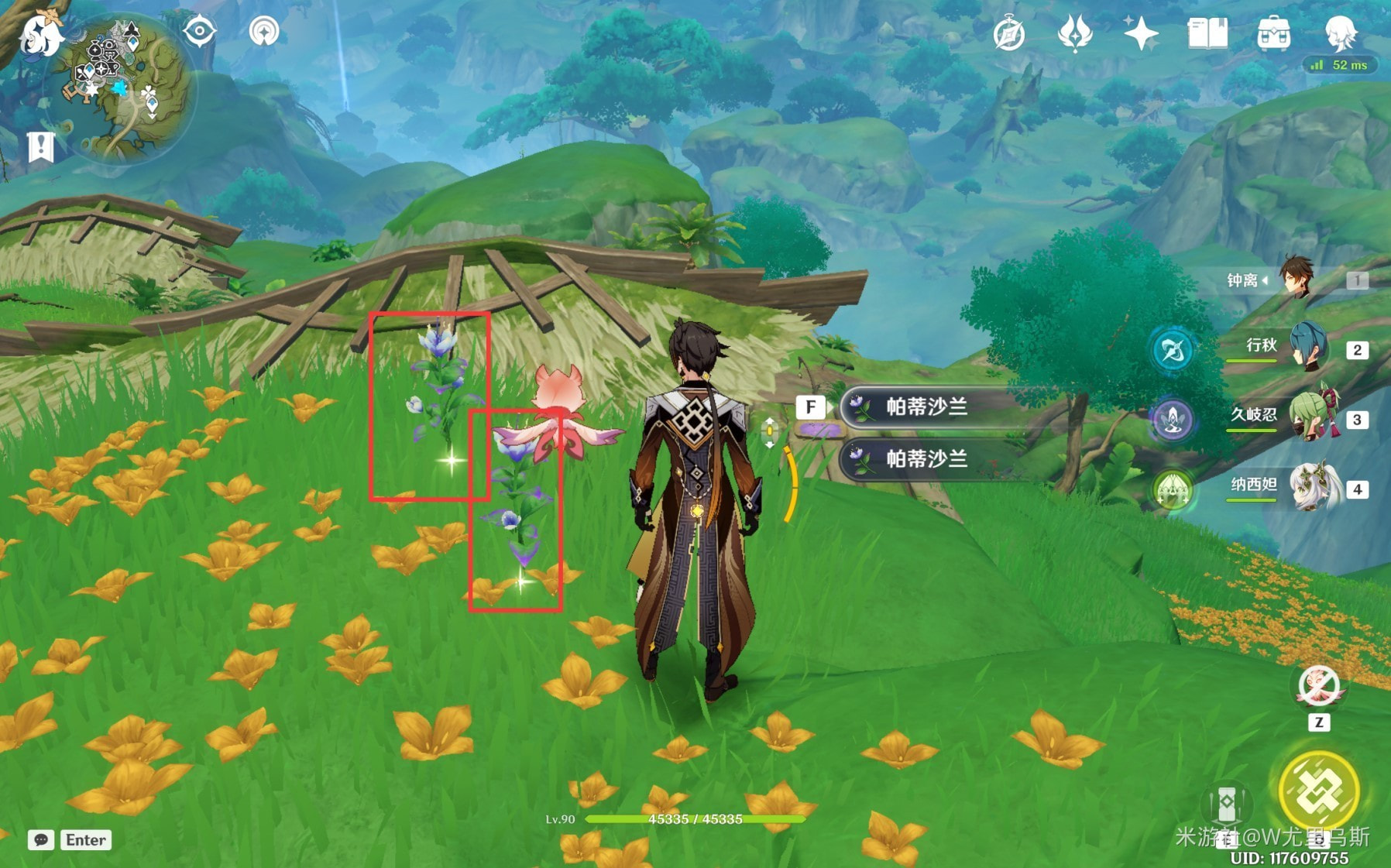1391x868 pixels.
Task: Open the compass events icon
Action: click(x=1009, y=34)
